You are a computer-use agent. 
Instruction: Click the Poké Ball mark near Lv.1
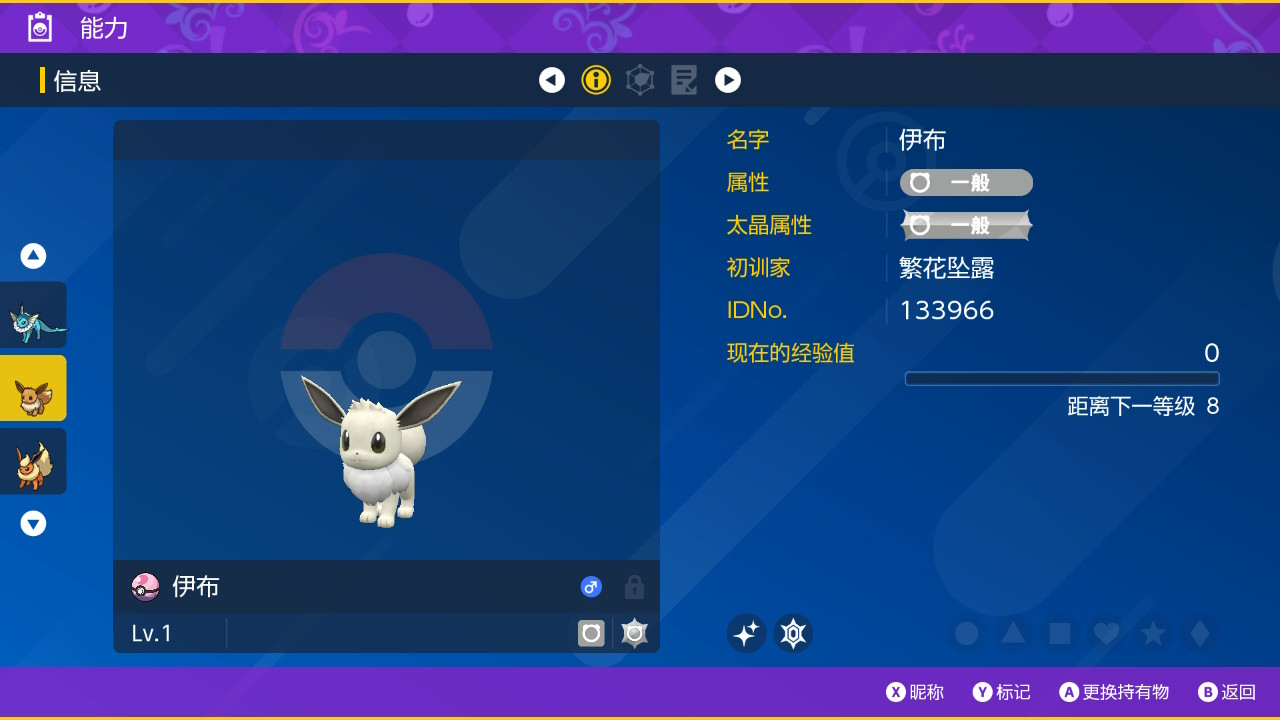pos(591,632)
